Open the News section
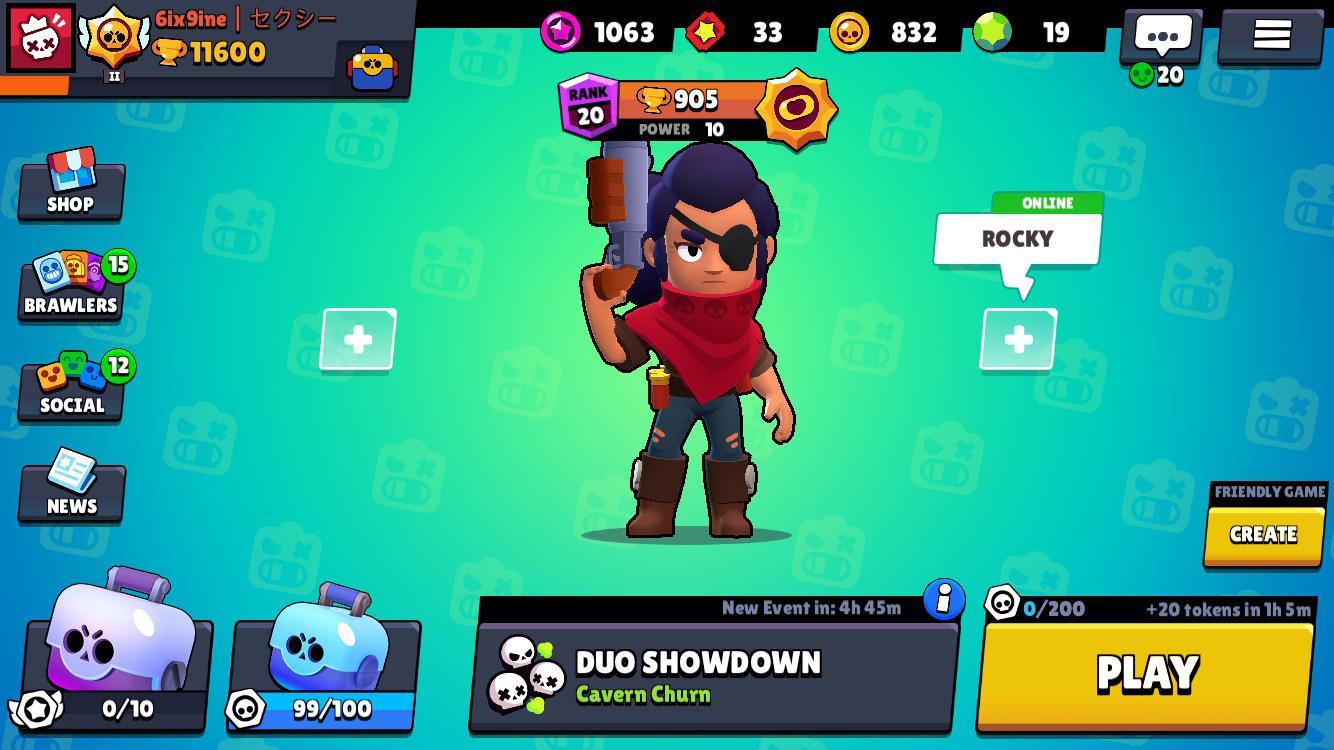This screenshot has width=1334, height=750. (70, 492)
